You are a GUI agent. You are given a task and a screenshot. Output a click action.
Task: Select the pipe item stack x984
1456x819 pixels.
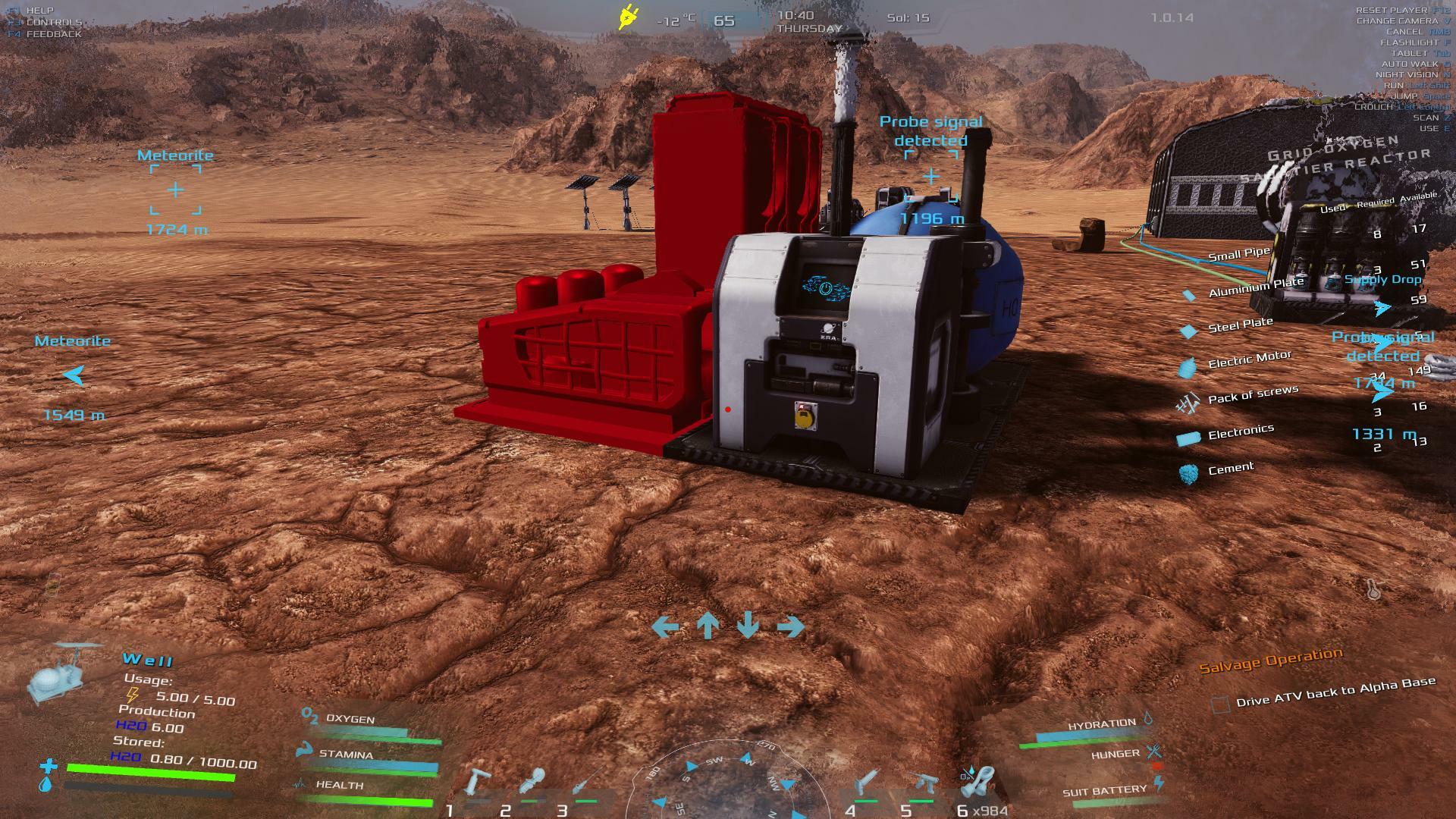978,783
